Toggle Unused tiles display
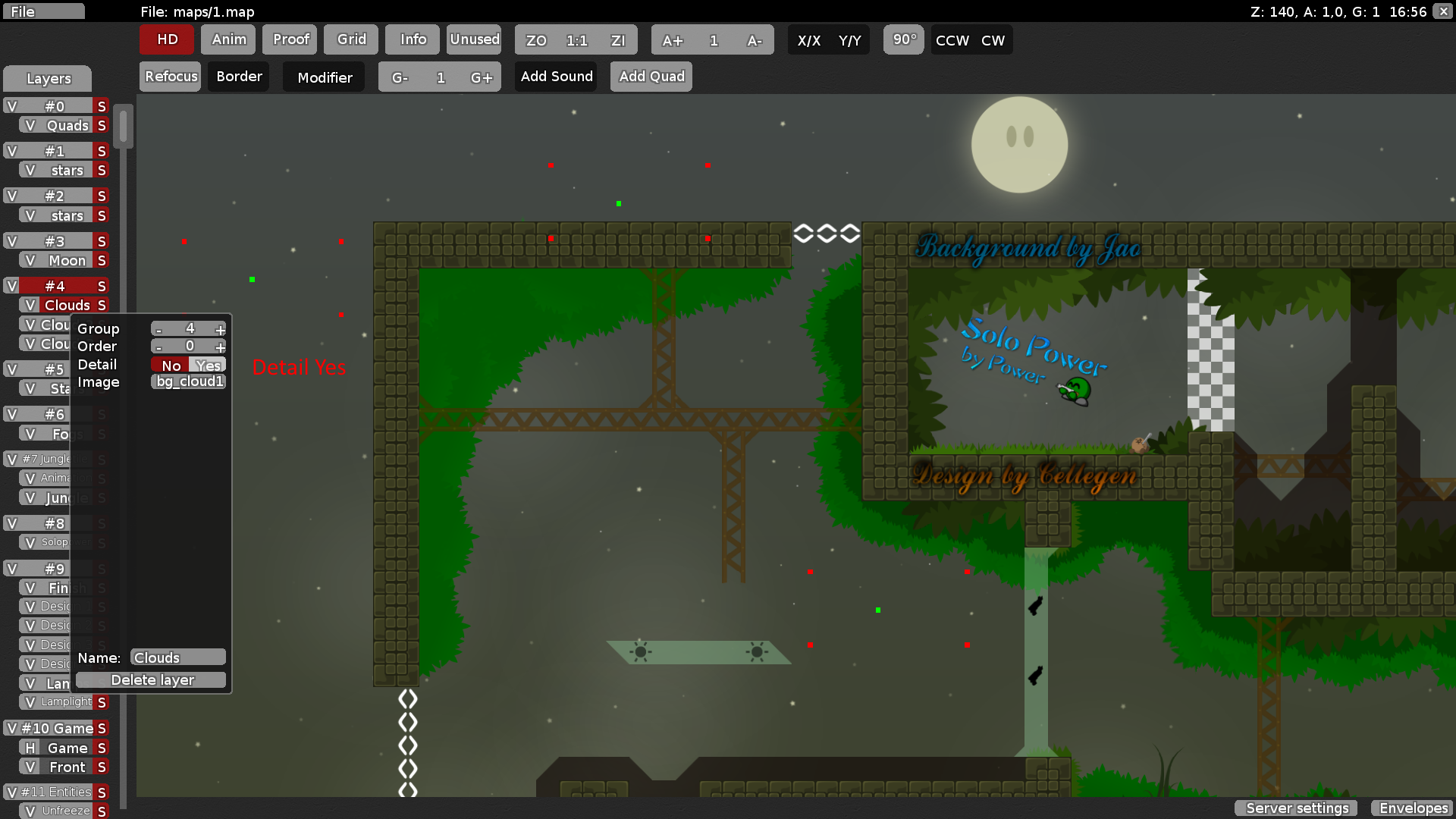 (474, 39)
